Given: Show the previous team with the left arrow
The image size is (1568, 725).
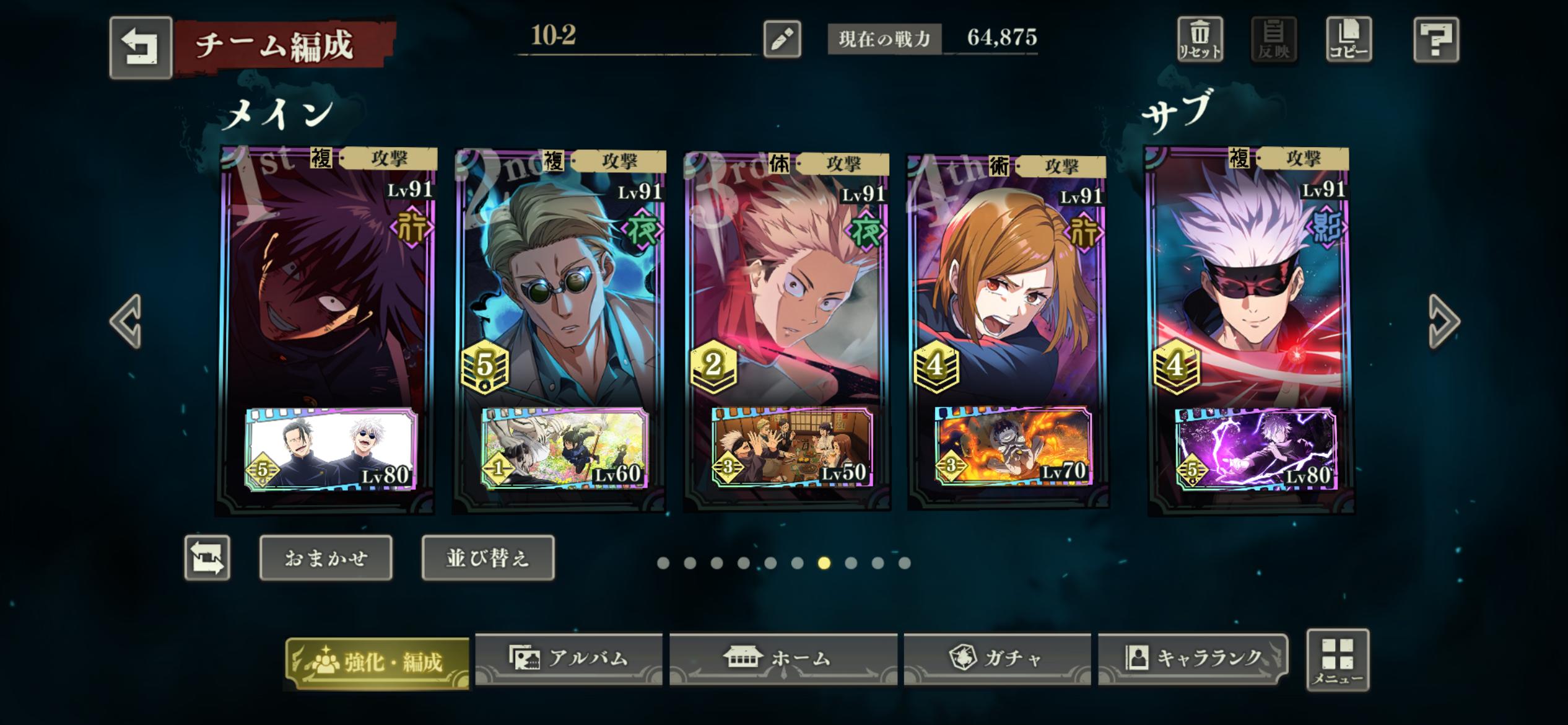Looking at the screenshot, I should click(126, 321).
